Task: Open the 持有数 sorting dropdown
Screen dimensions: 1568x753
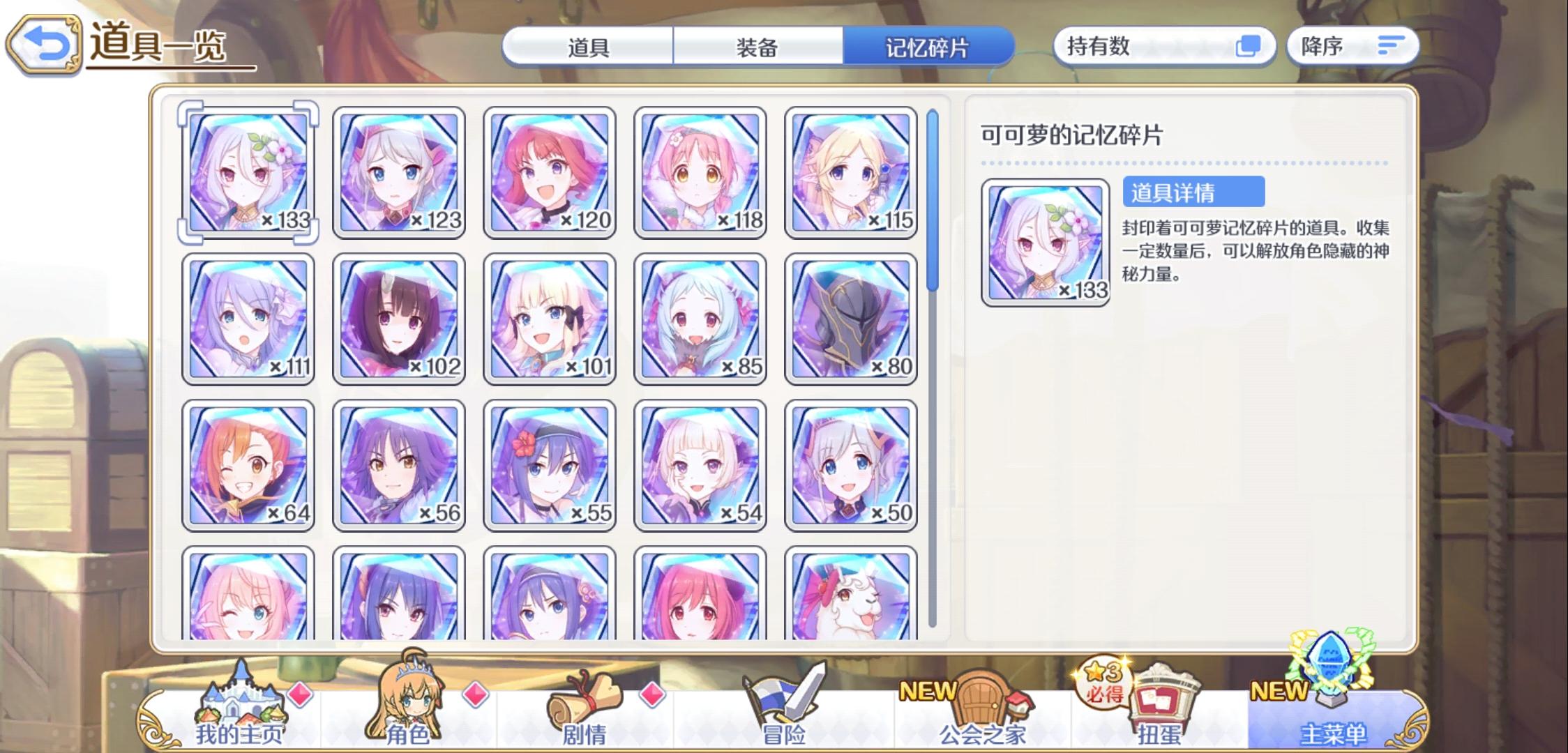Action: point(1165,45)
